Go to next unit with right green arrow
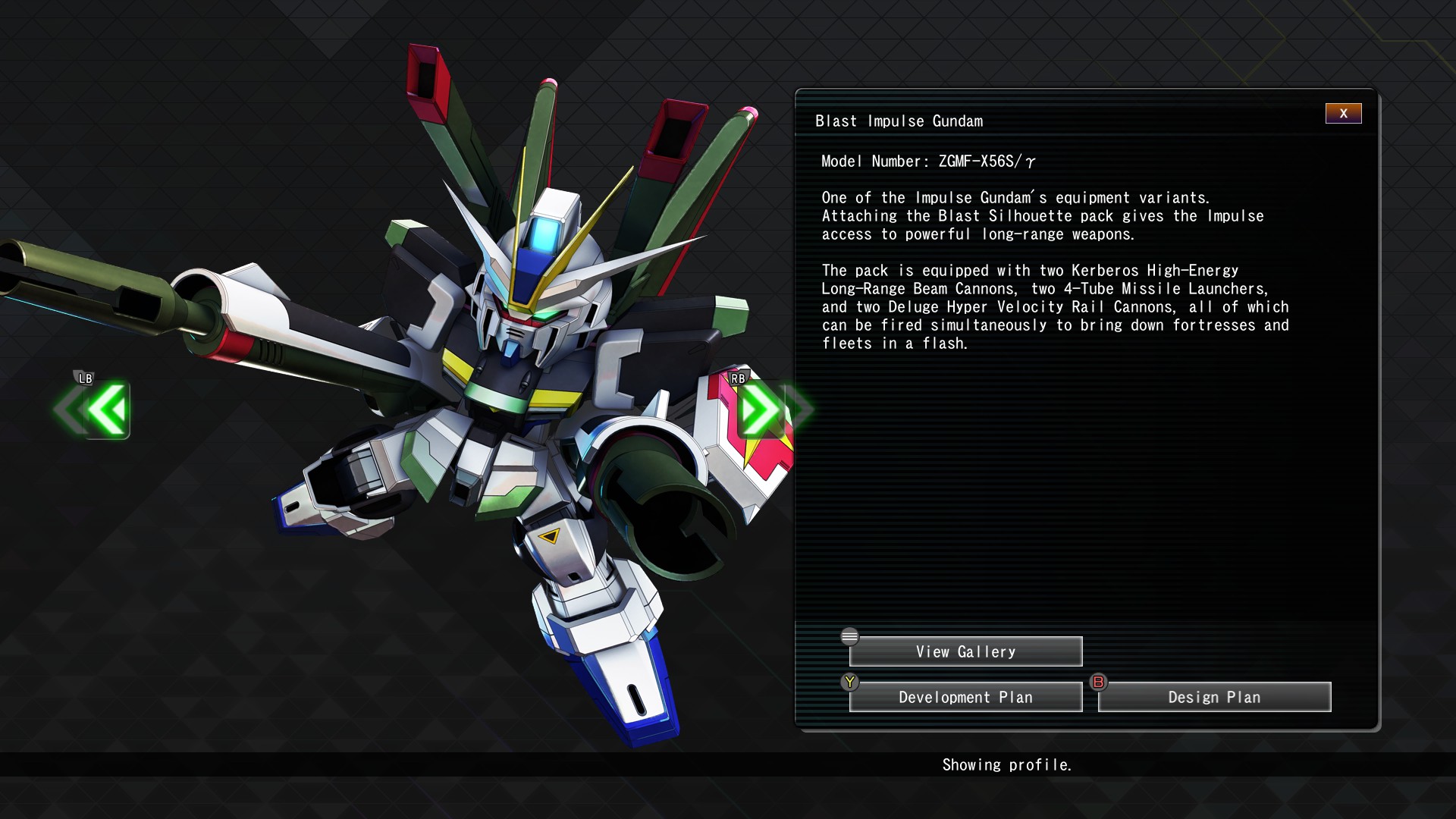The height and width of the screenshot is (819, 1456). (760, 410)
